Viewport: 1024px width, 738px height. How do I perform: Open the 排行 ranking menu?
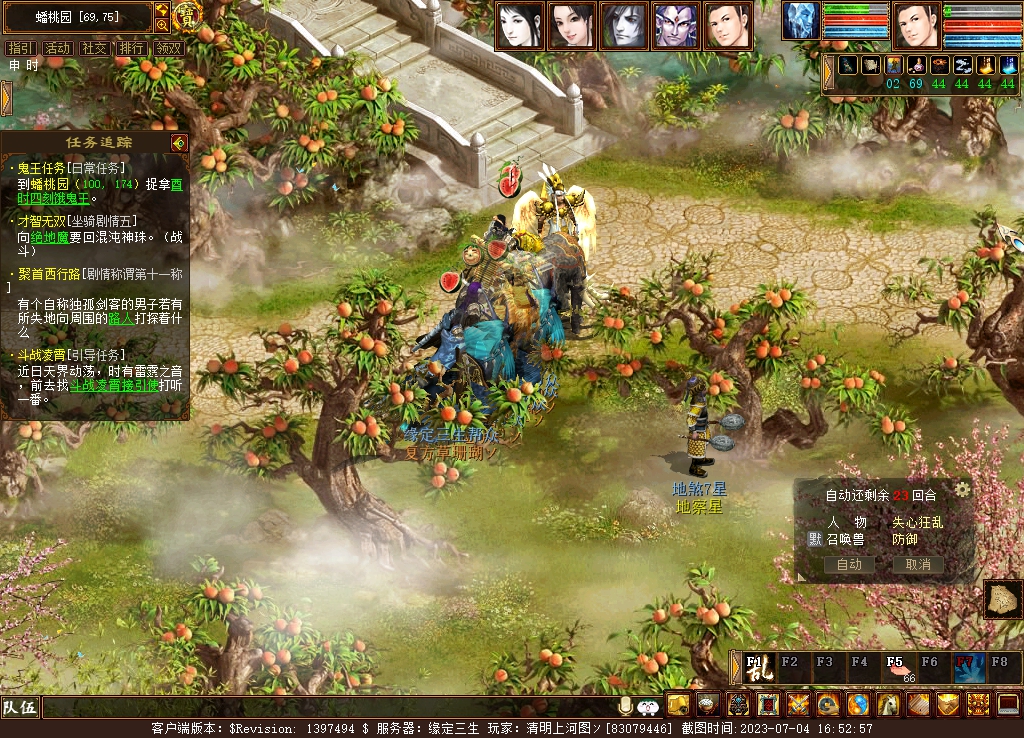coord(131,48)
